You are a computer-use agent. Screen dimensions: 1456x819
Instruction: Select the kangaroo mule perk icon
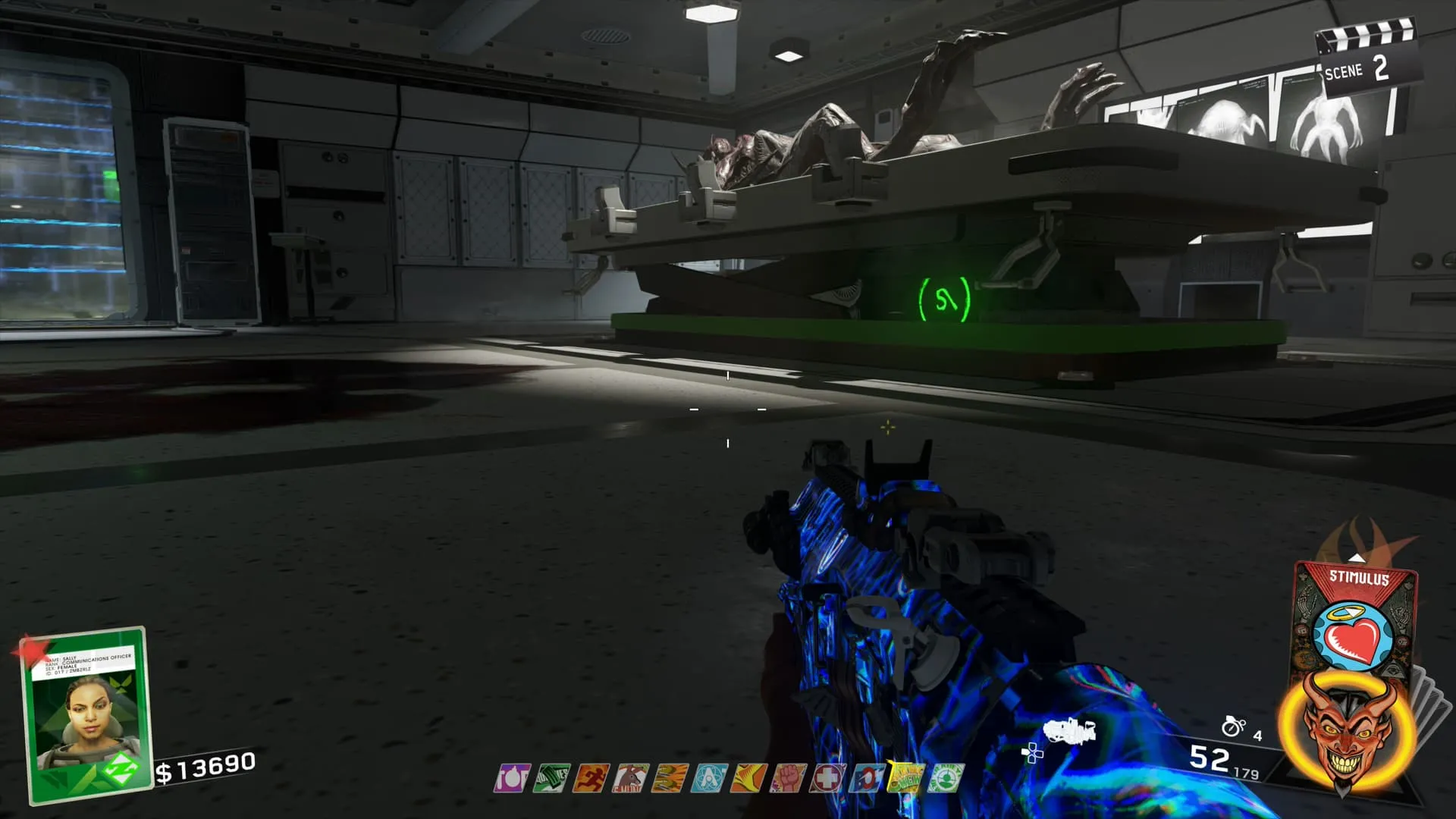coord(630,778)
